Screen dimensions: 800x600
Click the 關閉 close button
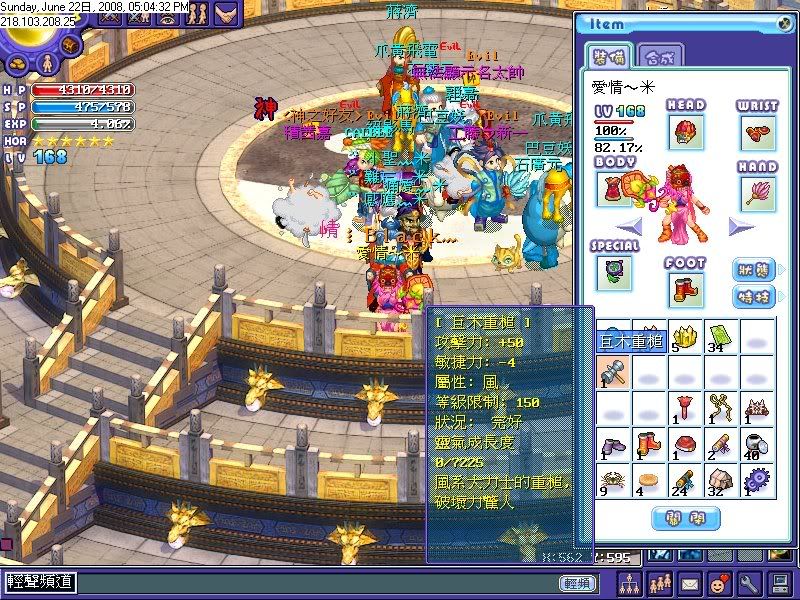pyautogui.click(x=685, y=518)
